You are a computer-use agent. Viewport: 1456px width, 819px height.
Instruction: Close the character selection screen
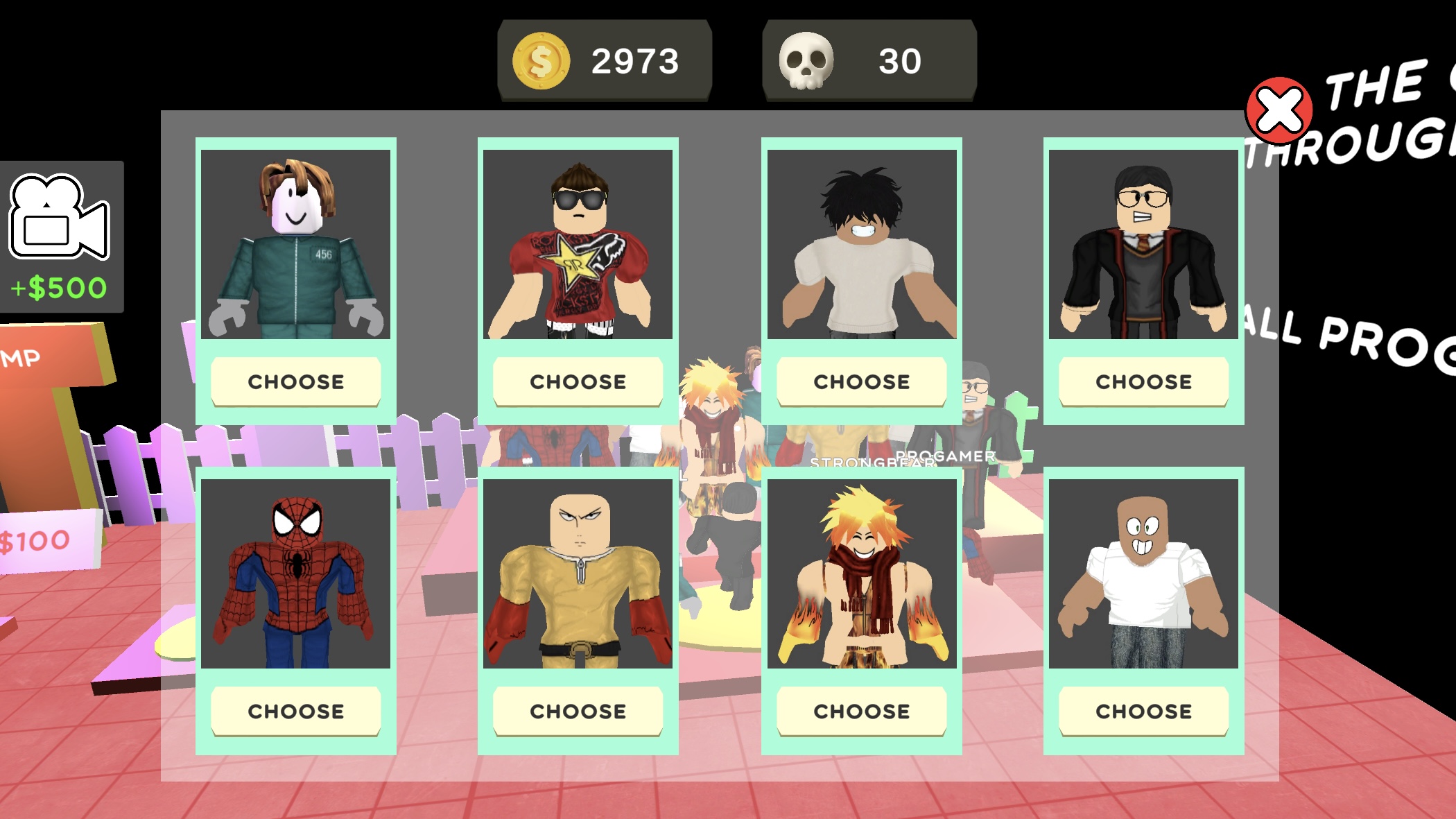1281,107
